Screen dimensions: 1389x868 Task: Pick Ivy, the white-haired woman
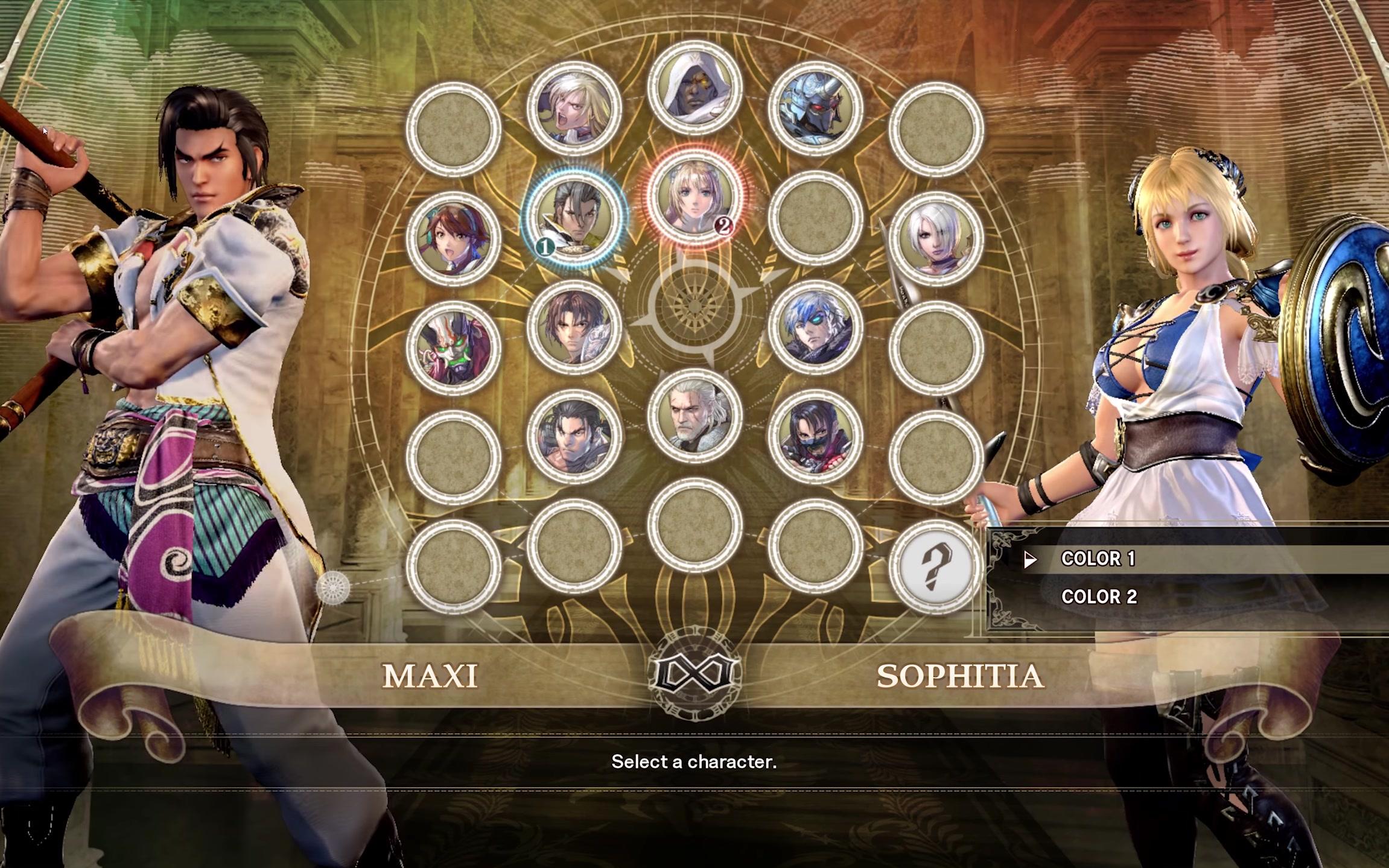936,238
